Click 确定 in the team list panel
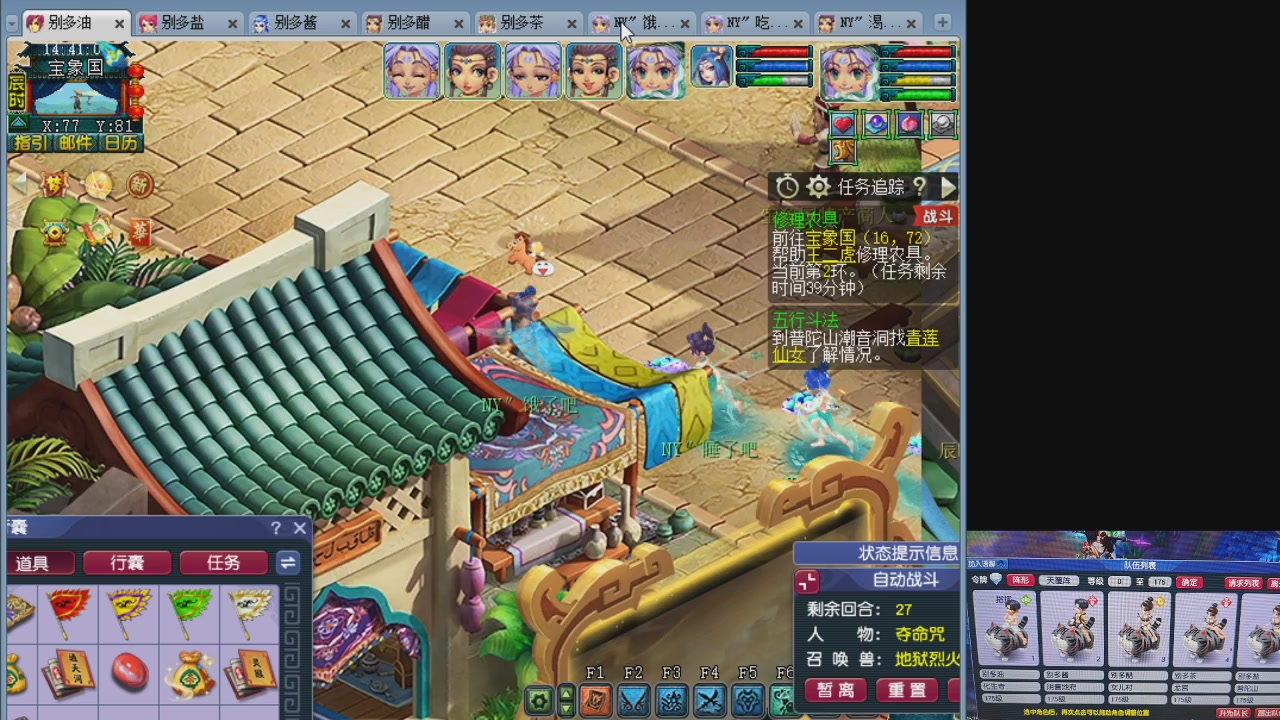 point(1189,581)
